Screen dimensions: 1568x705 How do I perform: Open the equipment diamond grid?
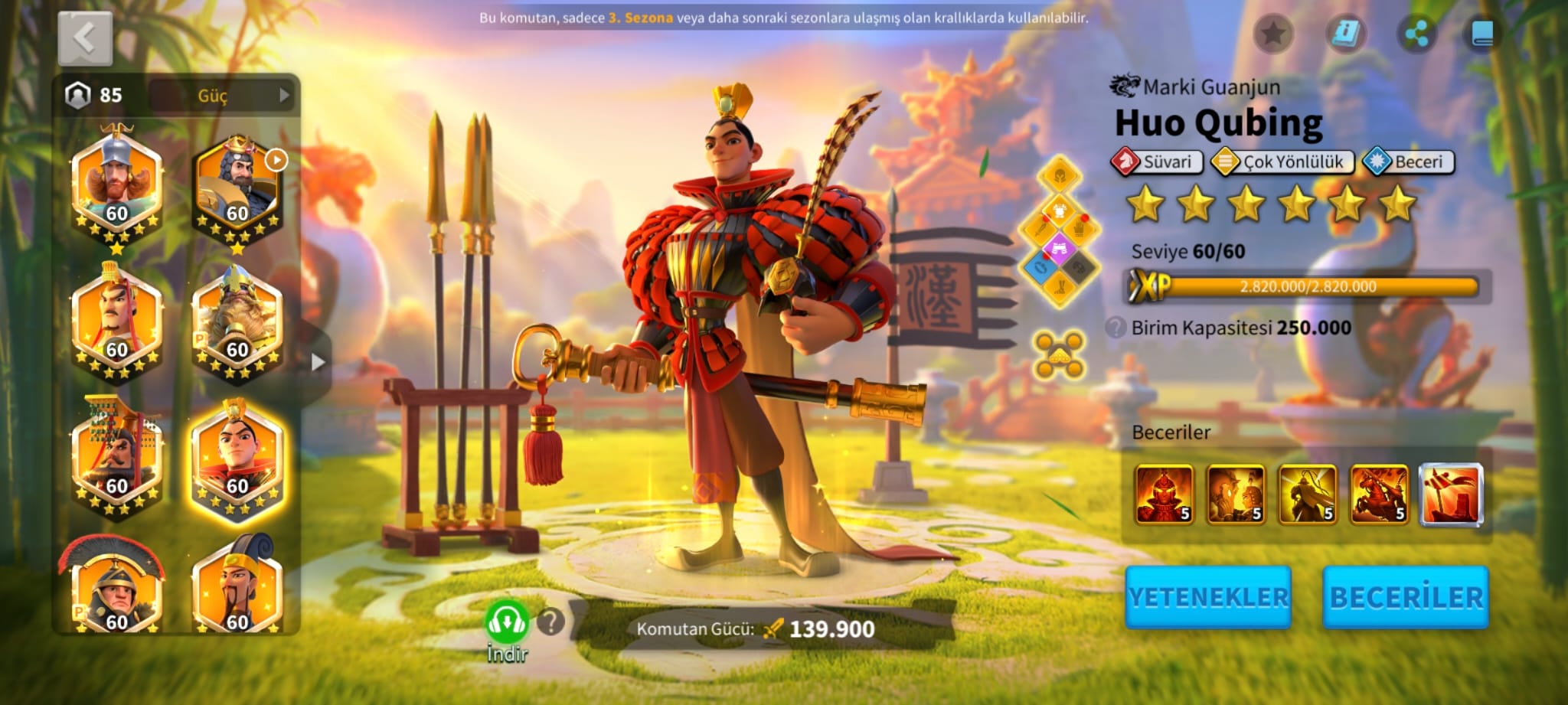1059,231
